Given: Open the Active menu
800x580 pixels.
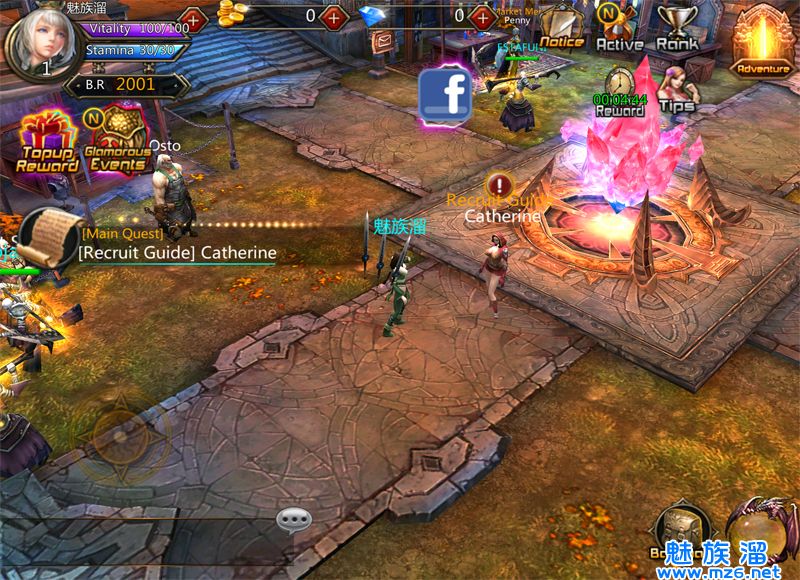Looking at the screenshot, I should 619,27.
